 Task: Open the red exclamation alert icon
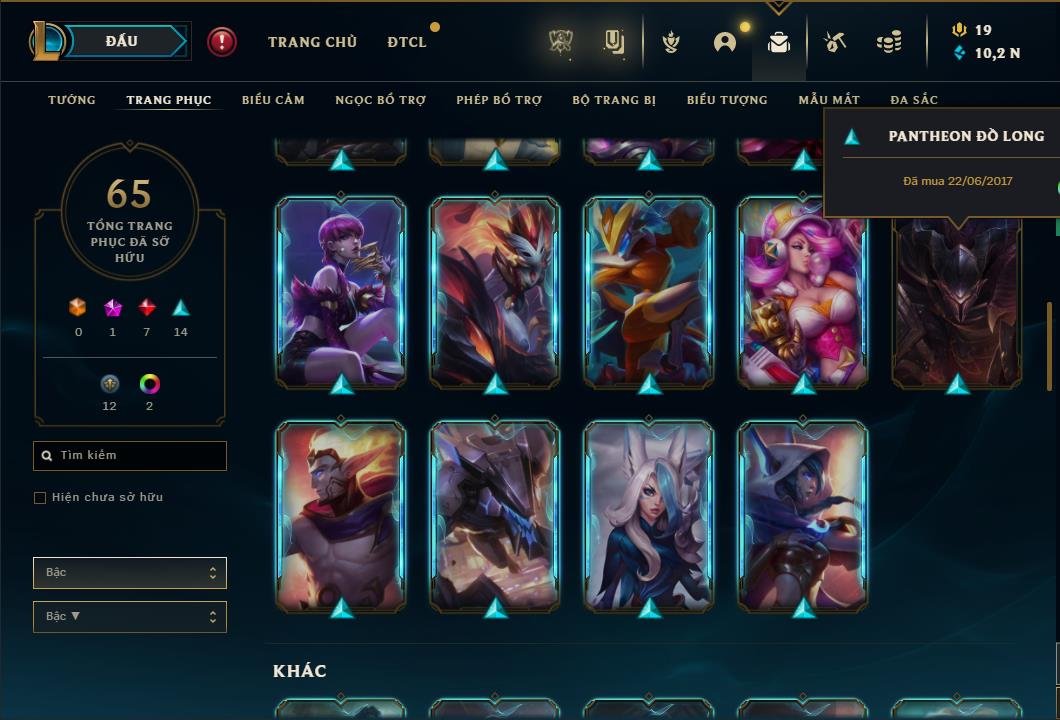coord(222,41)
